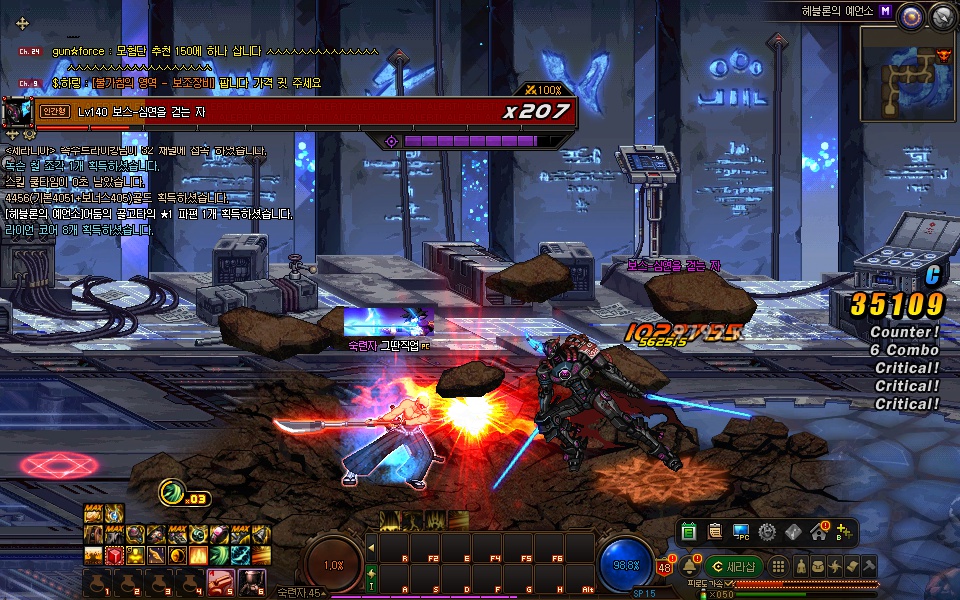Image resolution: width=960 pixels, height=600 pixels.
Task: Open the inventory bag button
Action: pos(818,567)
